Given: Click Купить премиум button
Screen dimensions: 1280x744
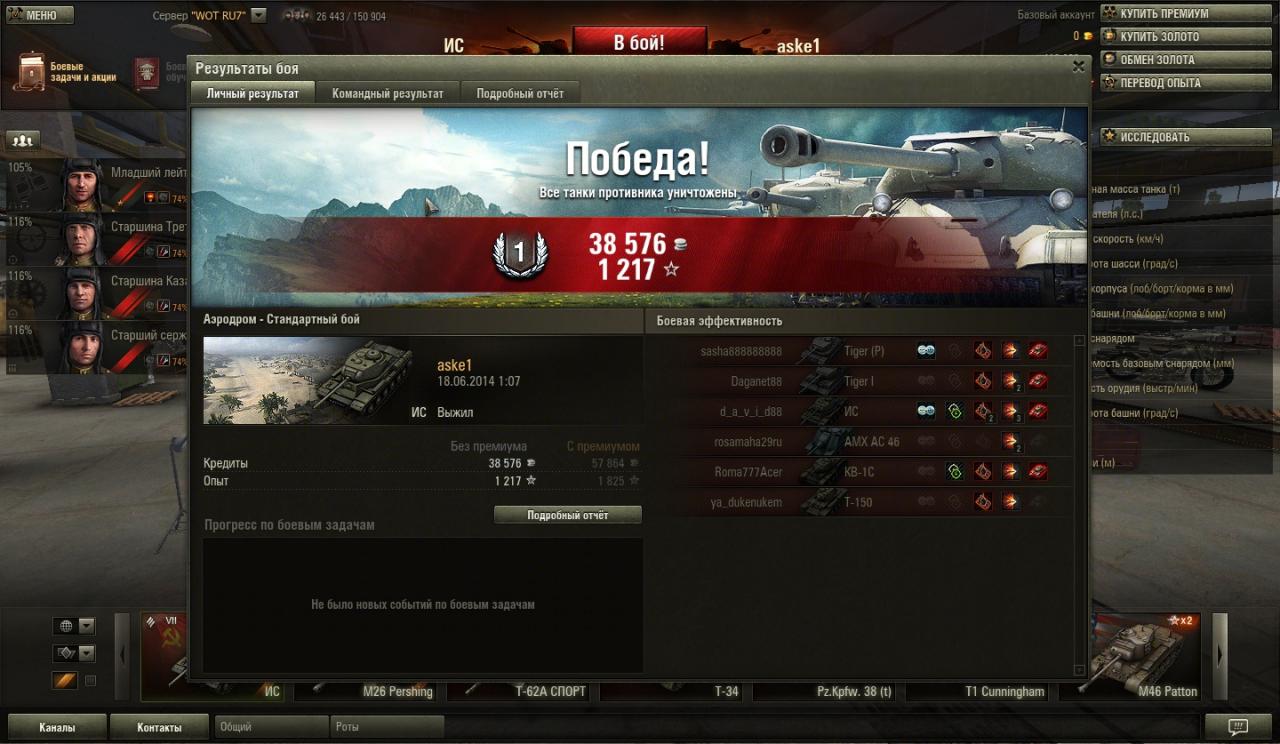Looking at the screenshot, I should click(1163, 14).
